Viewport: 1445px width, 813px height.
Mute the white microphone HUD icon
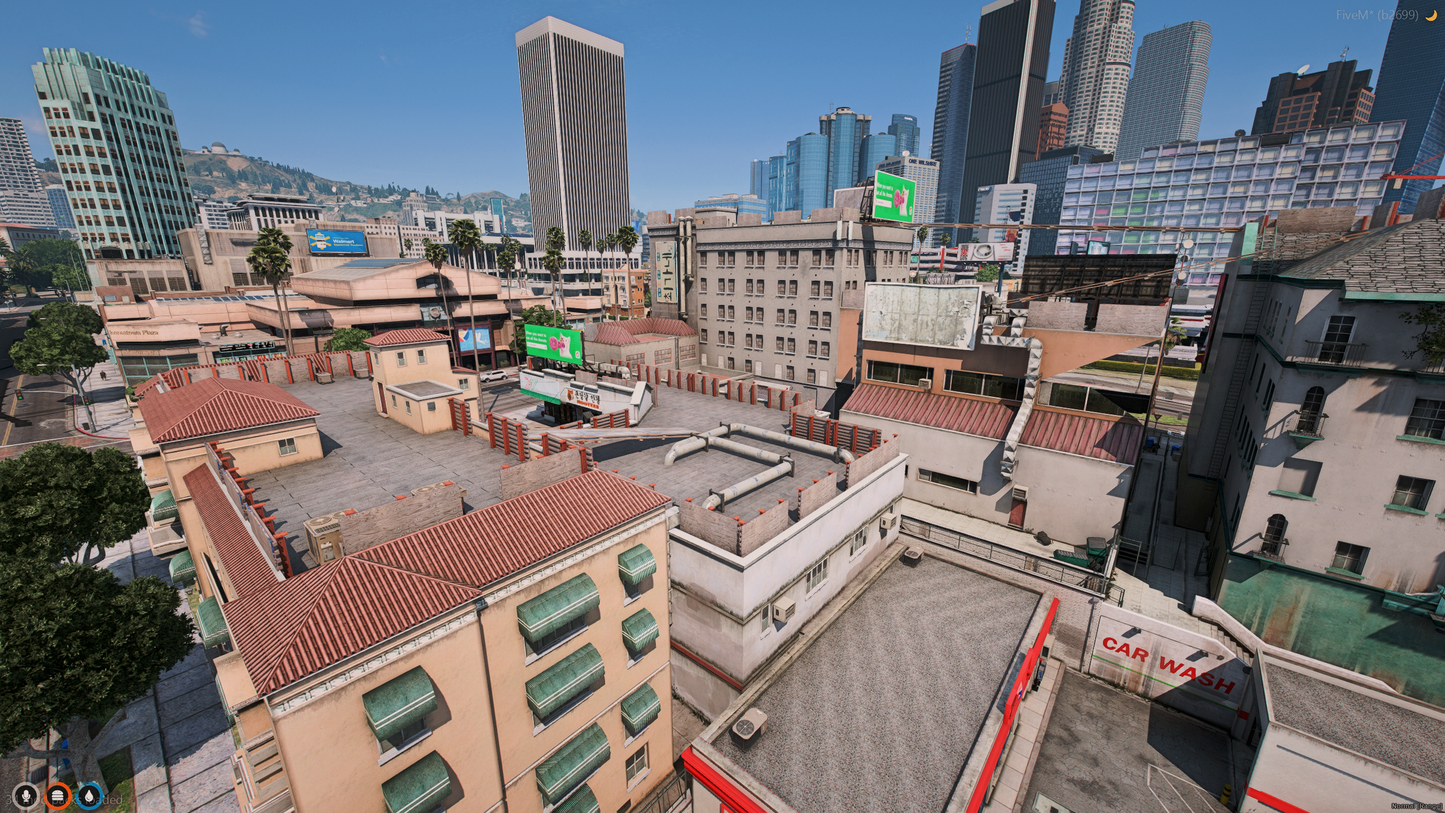point(26,794)
